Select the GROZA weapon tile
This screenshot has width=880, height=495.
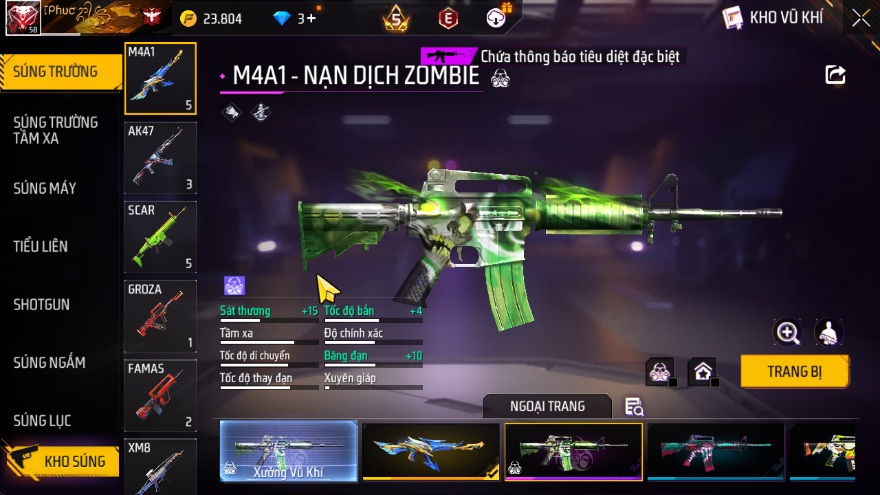click(160, 316)
